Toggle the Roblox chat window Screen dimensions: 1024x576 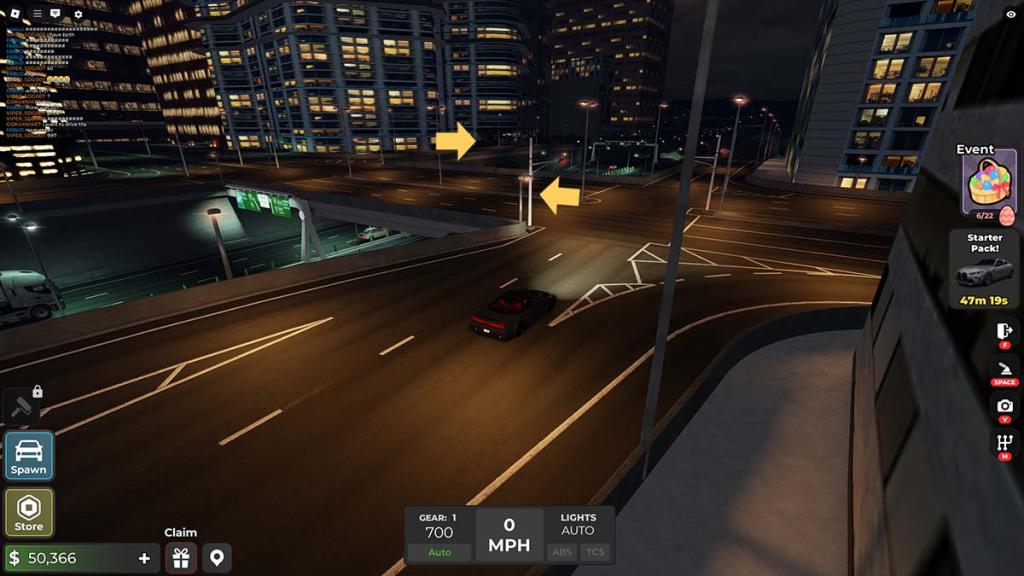55,14
